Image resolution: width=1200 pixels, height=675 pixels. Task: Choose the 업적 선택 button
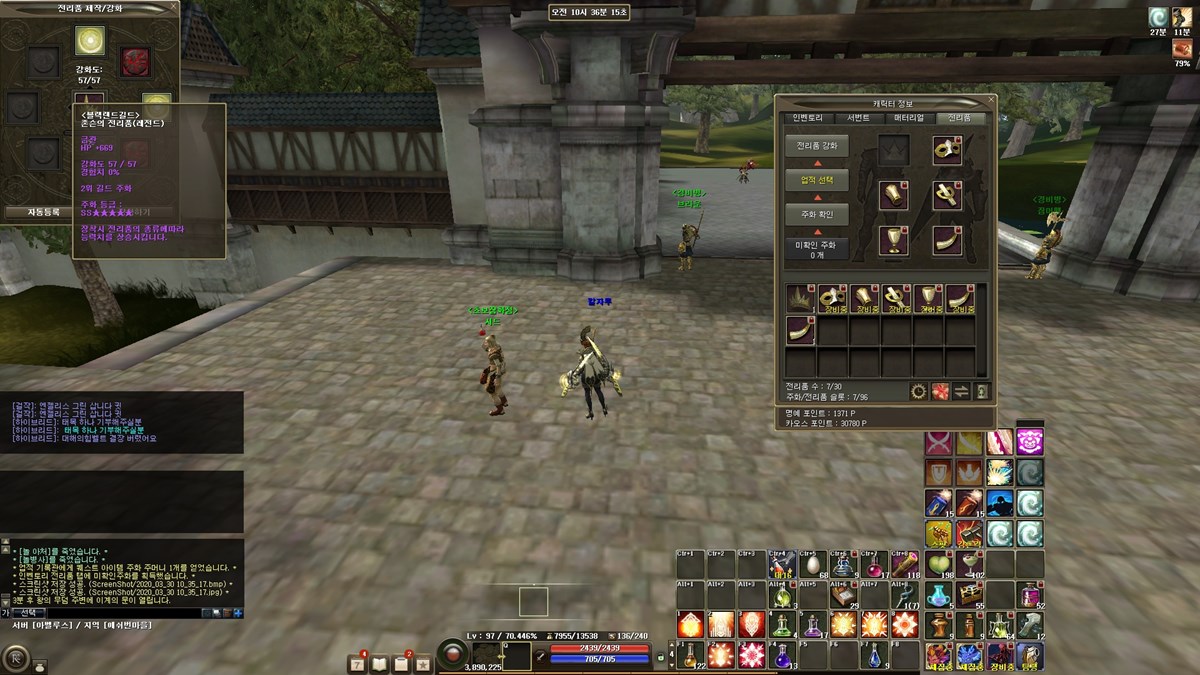817,181
